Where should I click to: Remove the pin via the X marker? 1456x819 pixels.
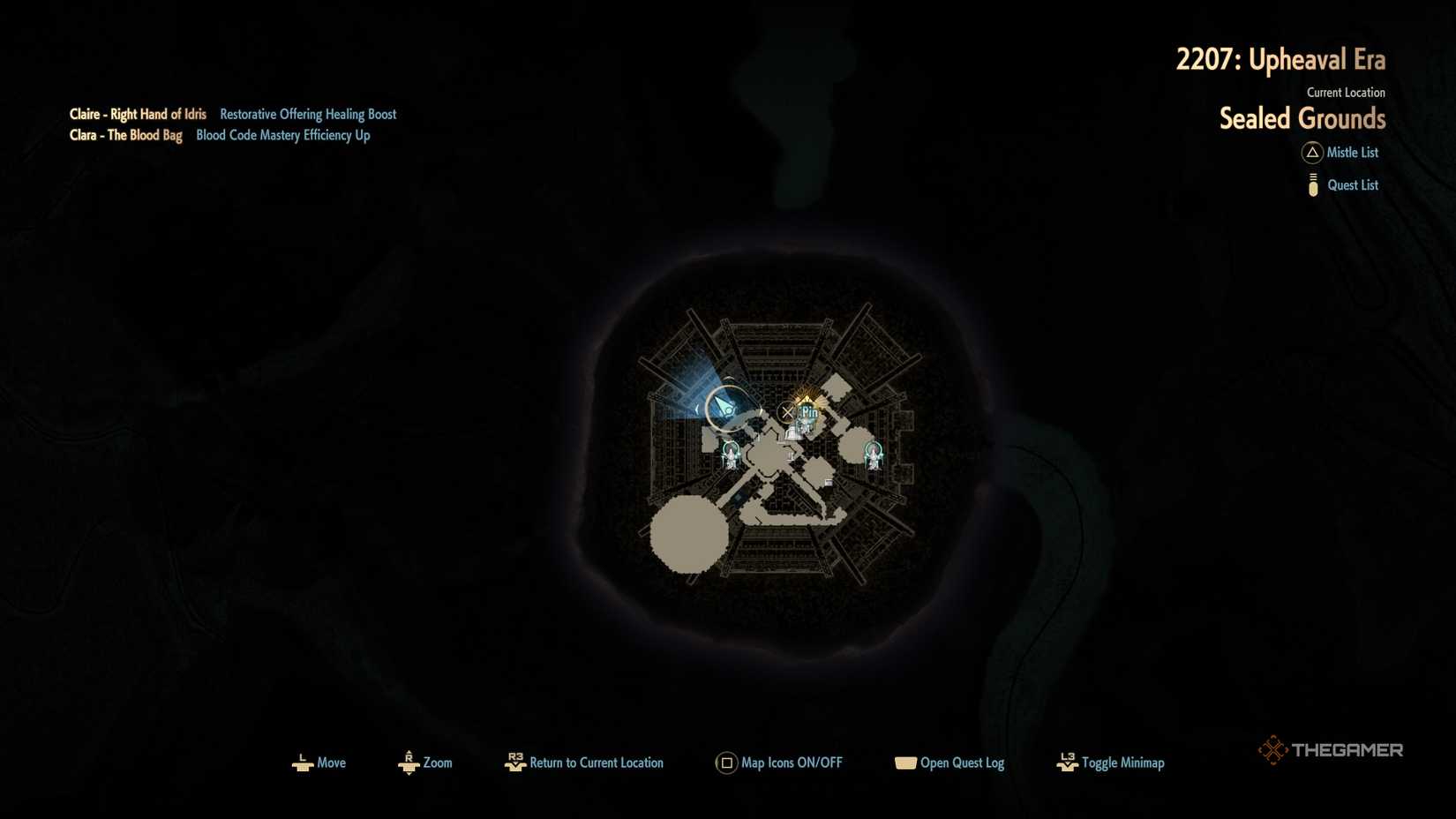click(787, 412)
